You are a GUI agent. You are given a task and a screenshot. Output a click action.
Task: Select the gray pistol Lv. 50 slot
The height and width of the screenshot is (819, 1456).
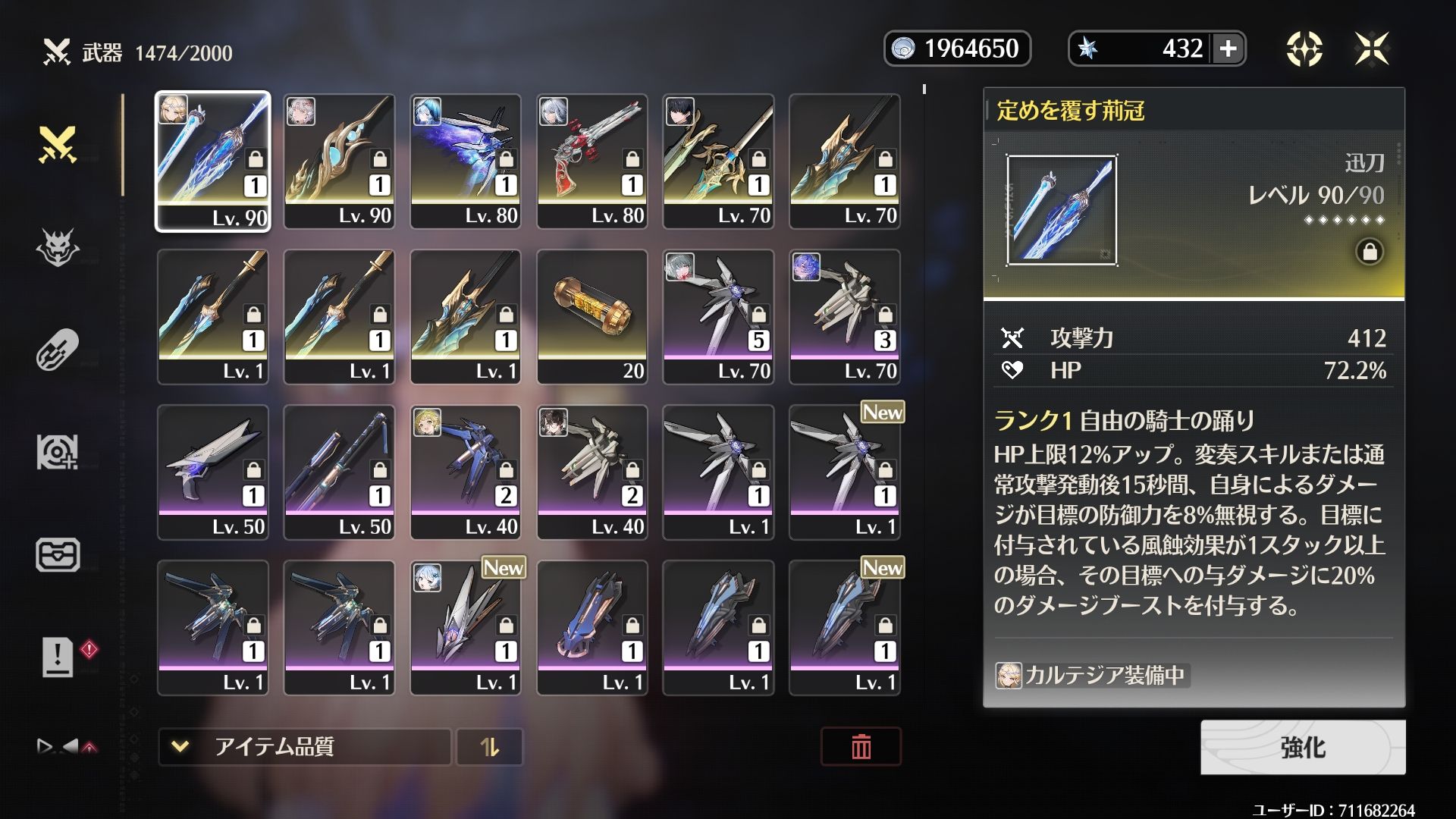212,472
